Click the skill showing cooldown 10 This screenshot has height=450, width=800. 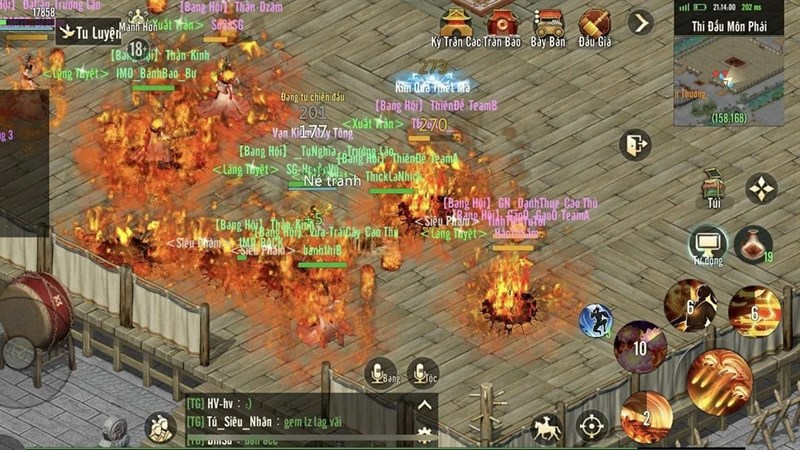[x=640, y=346]
